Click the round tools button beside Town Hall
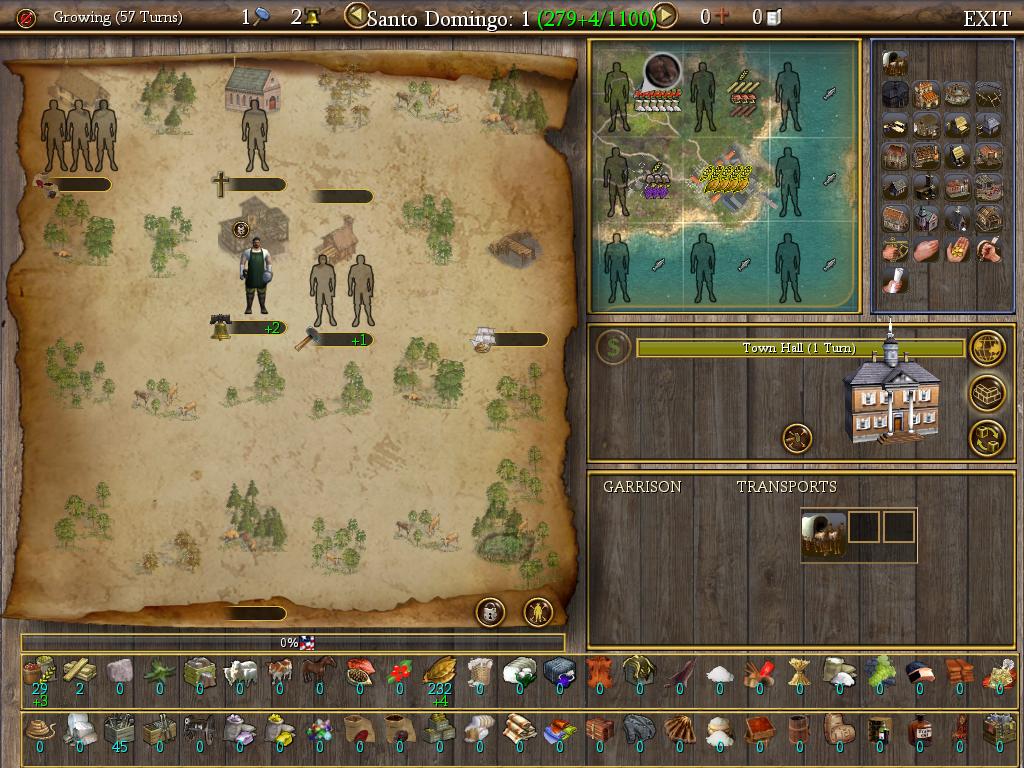Screen dimensions: 1024x768 (797, 437)
